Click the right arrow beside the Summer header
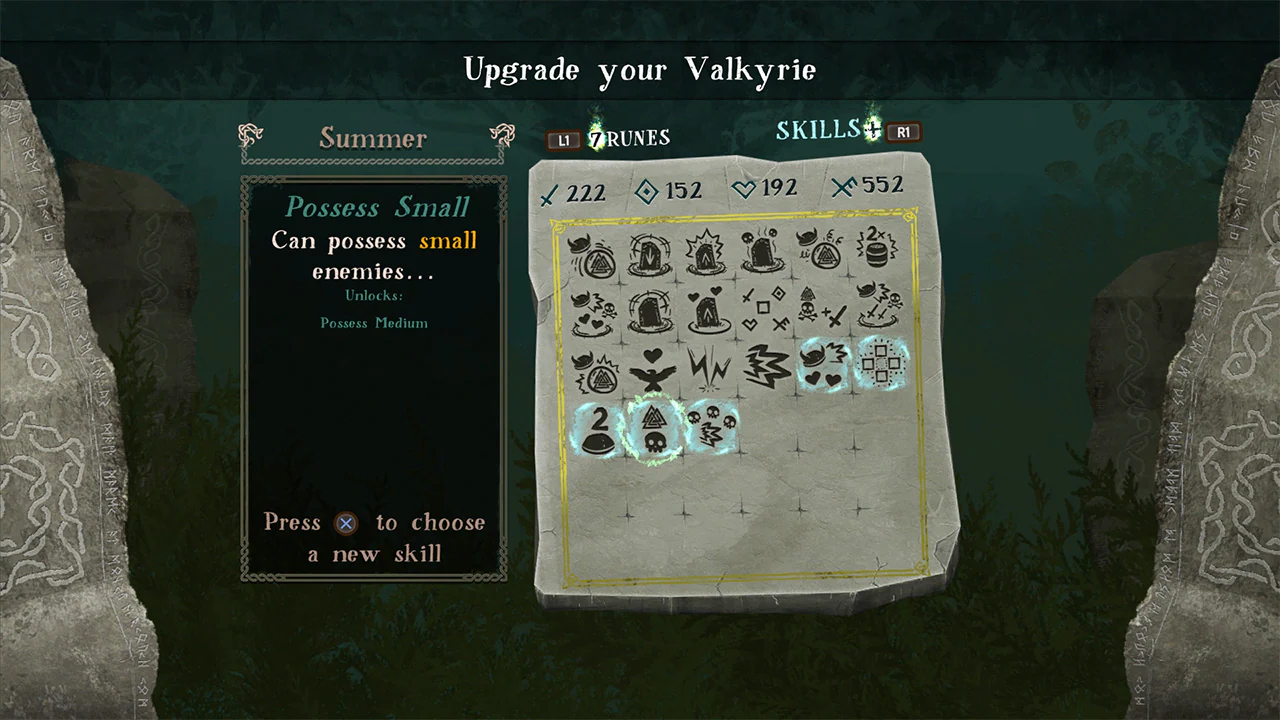1280x720 pixels. (x=502, y=134)
